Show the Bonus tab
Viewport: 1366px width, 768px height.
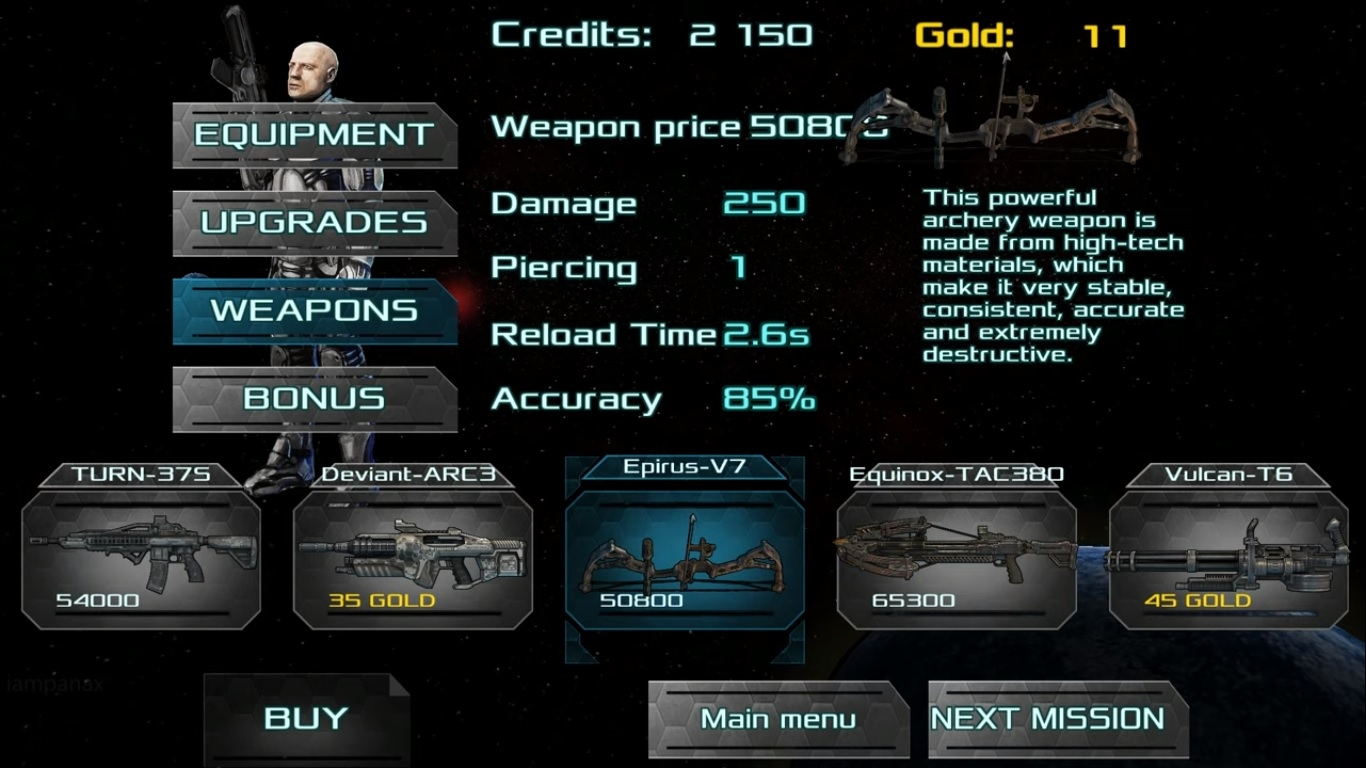[x=314, y=398]
